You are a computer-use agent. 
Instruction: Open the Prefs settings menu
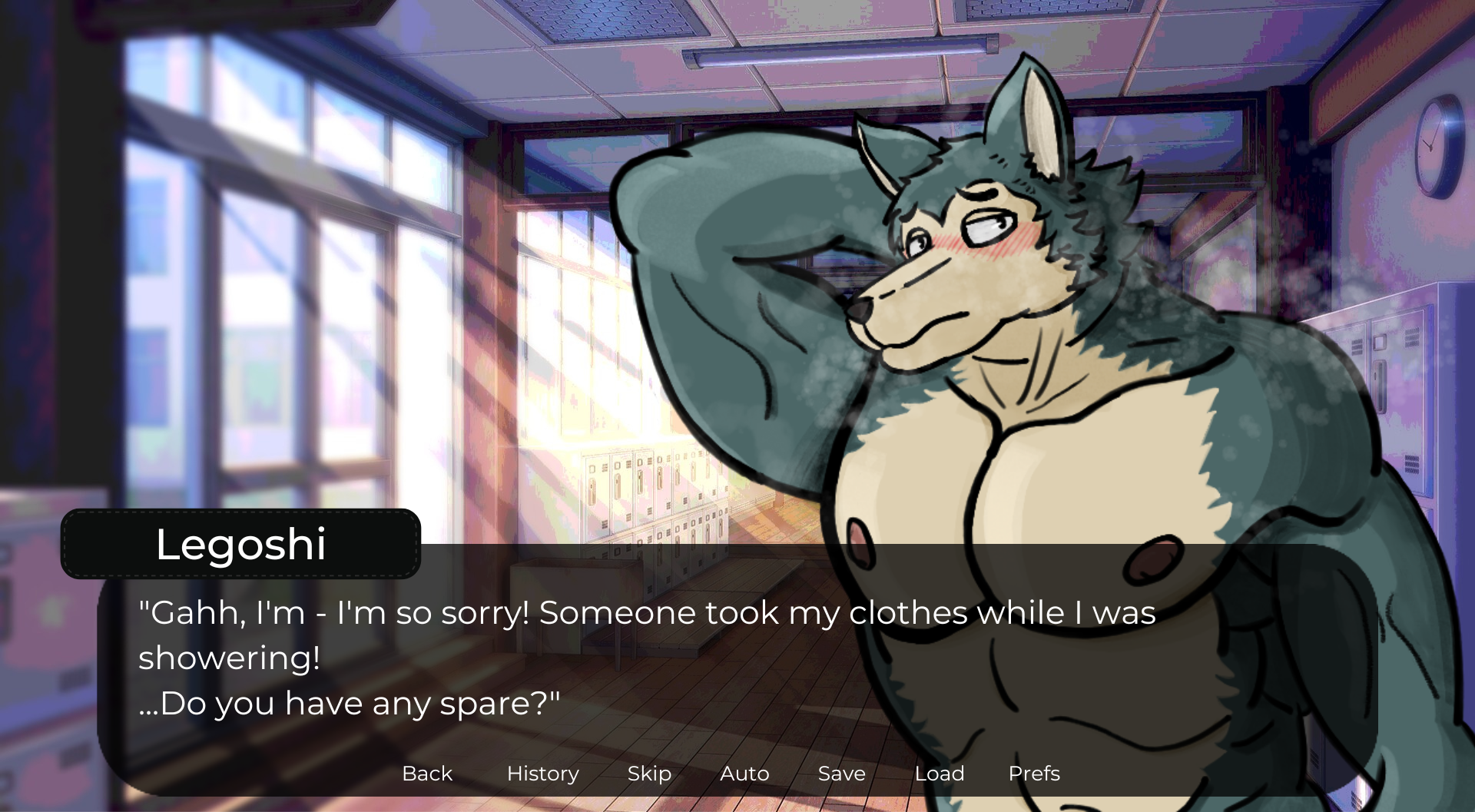click(1034, 774)
